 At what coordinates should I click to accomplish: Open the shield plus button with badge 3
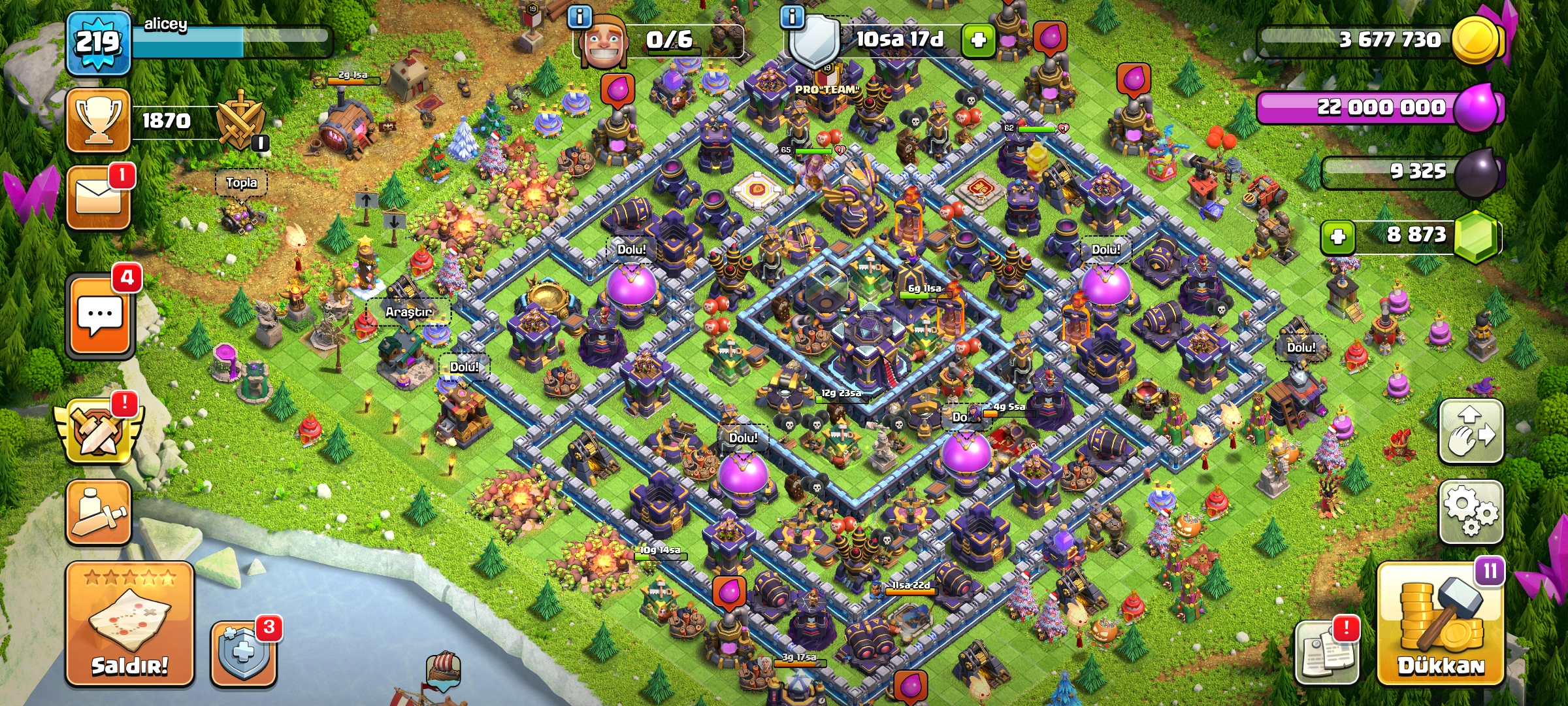click(x=244, y=652)
